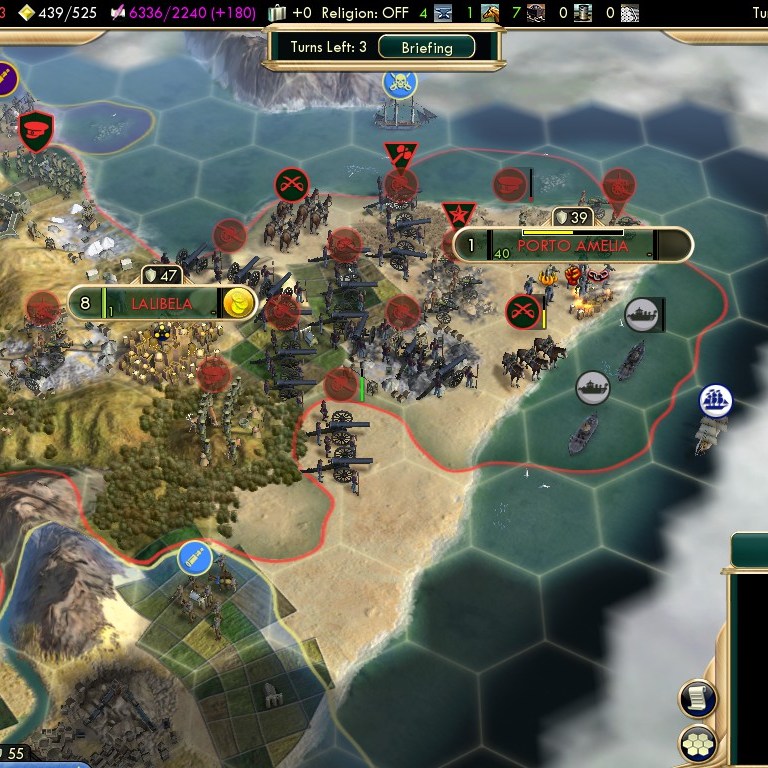The image size is (768, 768).
Task: Click the gold coin icon on Lalibela's banner
Action: click(238, 303)
